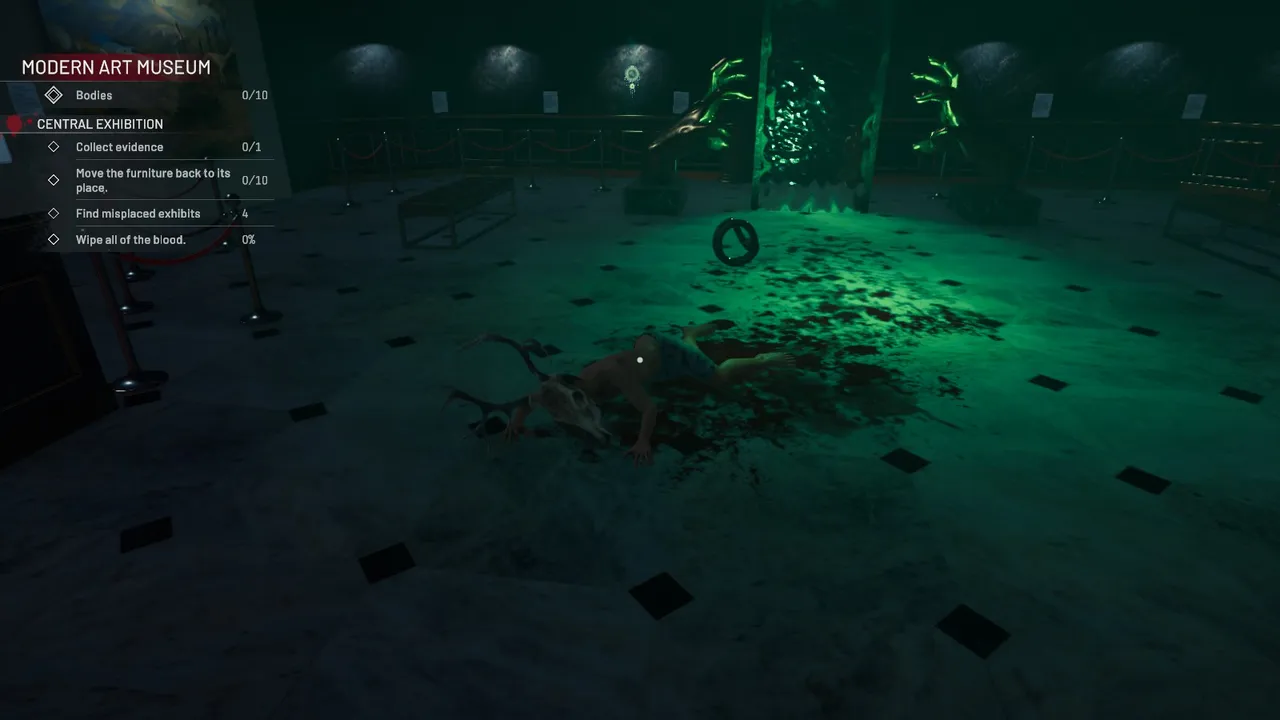The height and width of the screenshot is (720, 1280).
Task: Click the Move the furniture objective diamond
Action: tap(54, 180)
